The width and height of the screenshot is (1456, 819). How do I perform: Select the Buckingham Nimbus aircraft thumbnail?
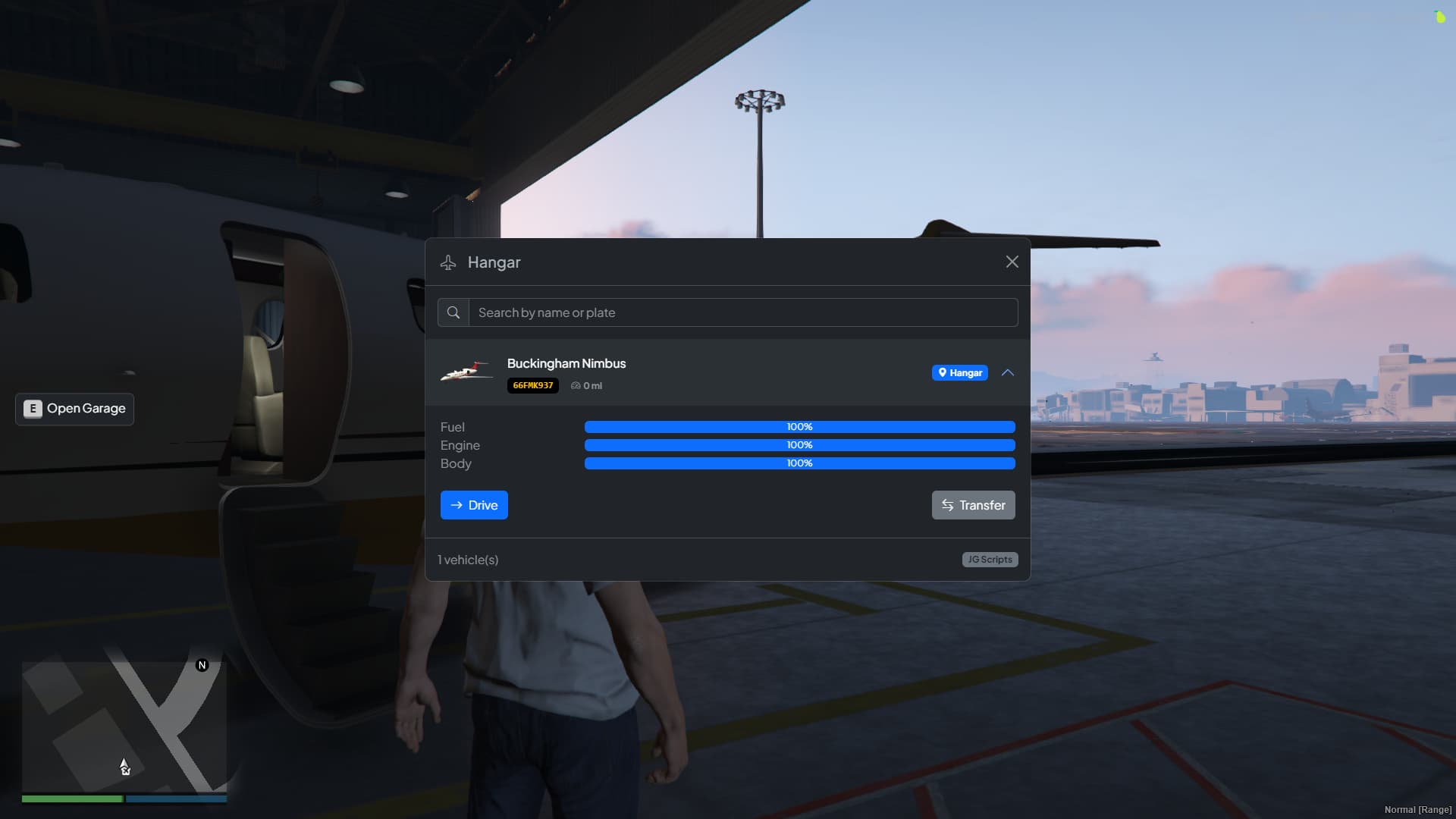(466, 372)
